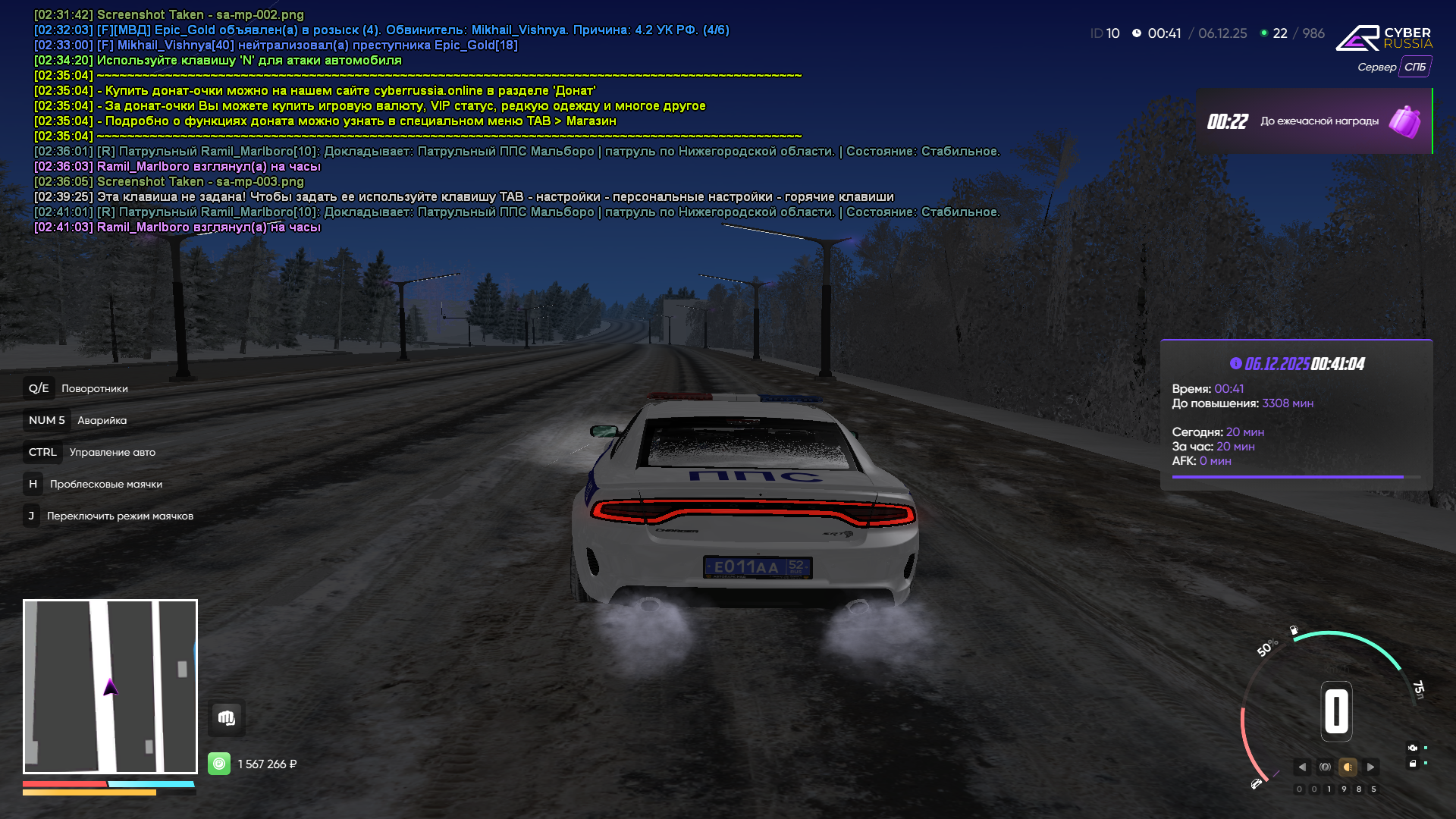The width and height of the screenshot is (1456, 819).
Task: Click the green ruble money icon
Action: 219,764
